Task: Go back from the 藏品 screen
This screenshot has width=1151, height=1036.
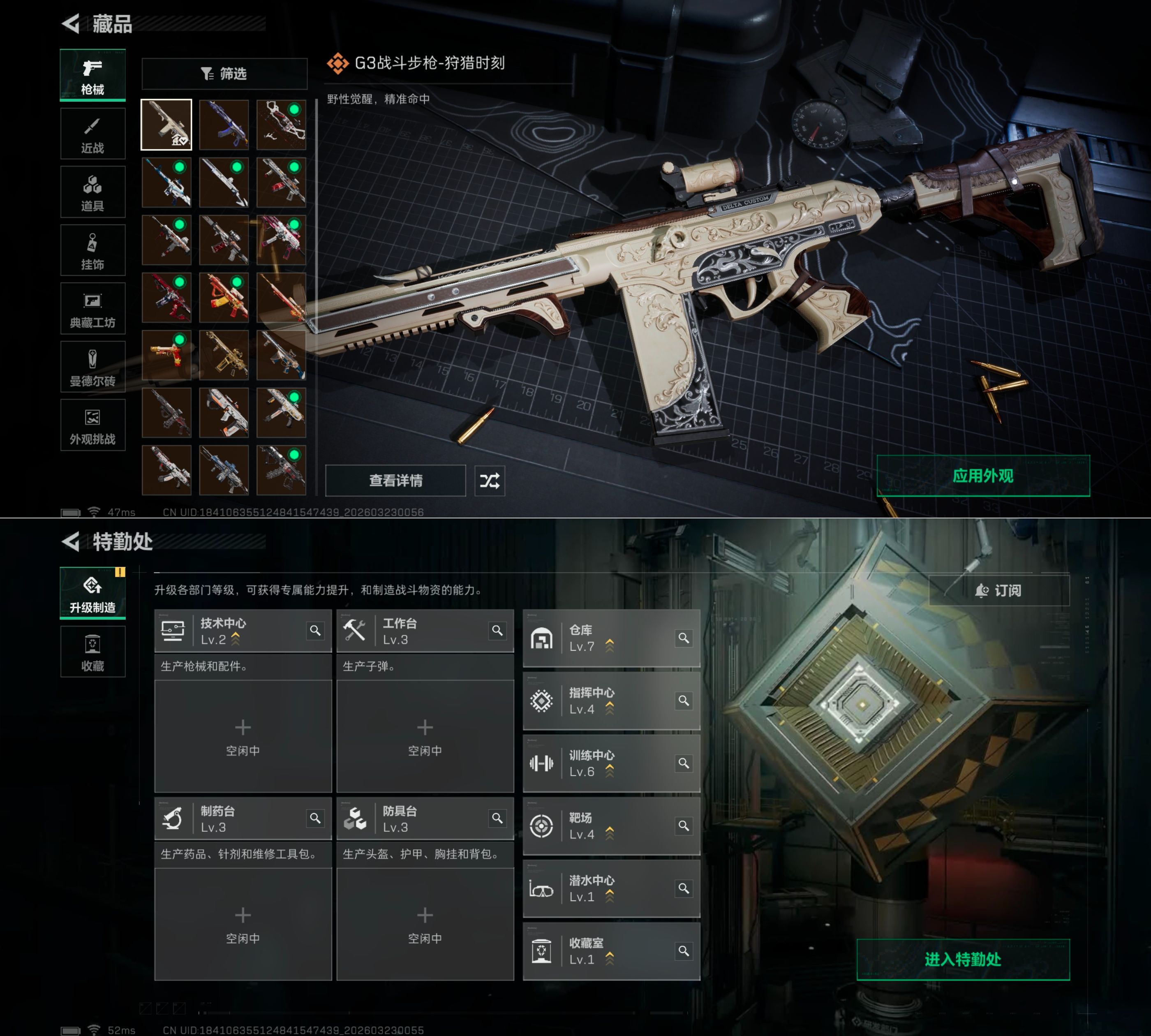Action: click(71, 24)
